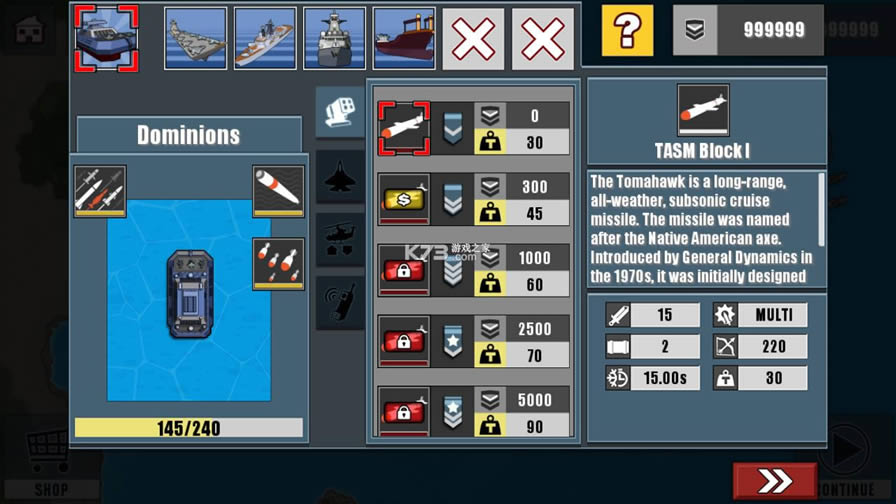Select the patrol boat with red brackets
896x504 pixels.
click(106, 38)
